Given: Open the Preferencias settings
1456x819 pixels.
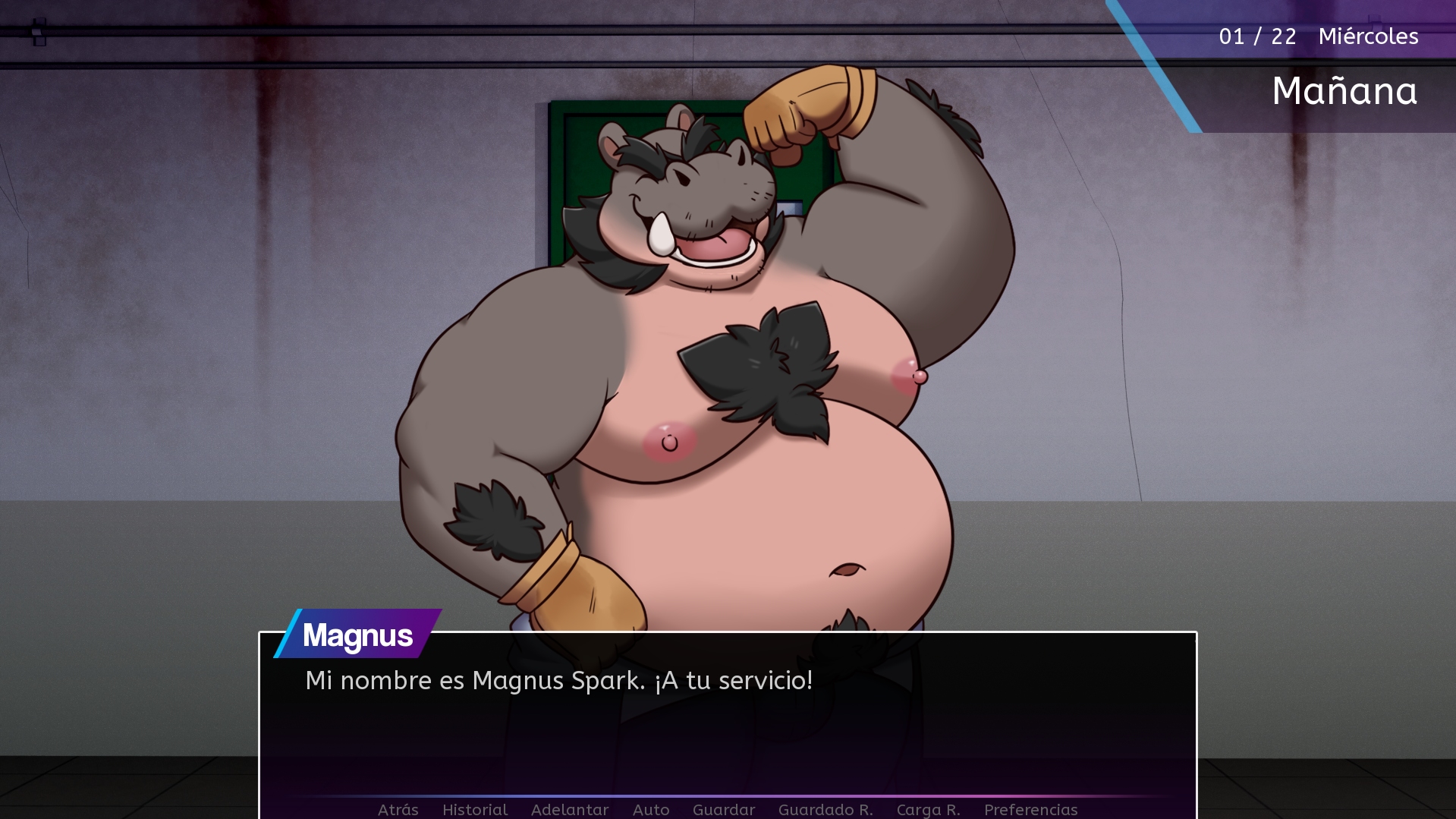Looking at the screenshot, I should point(1030,809).
